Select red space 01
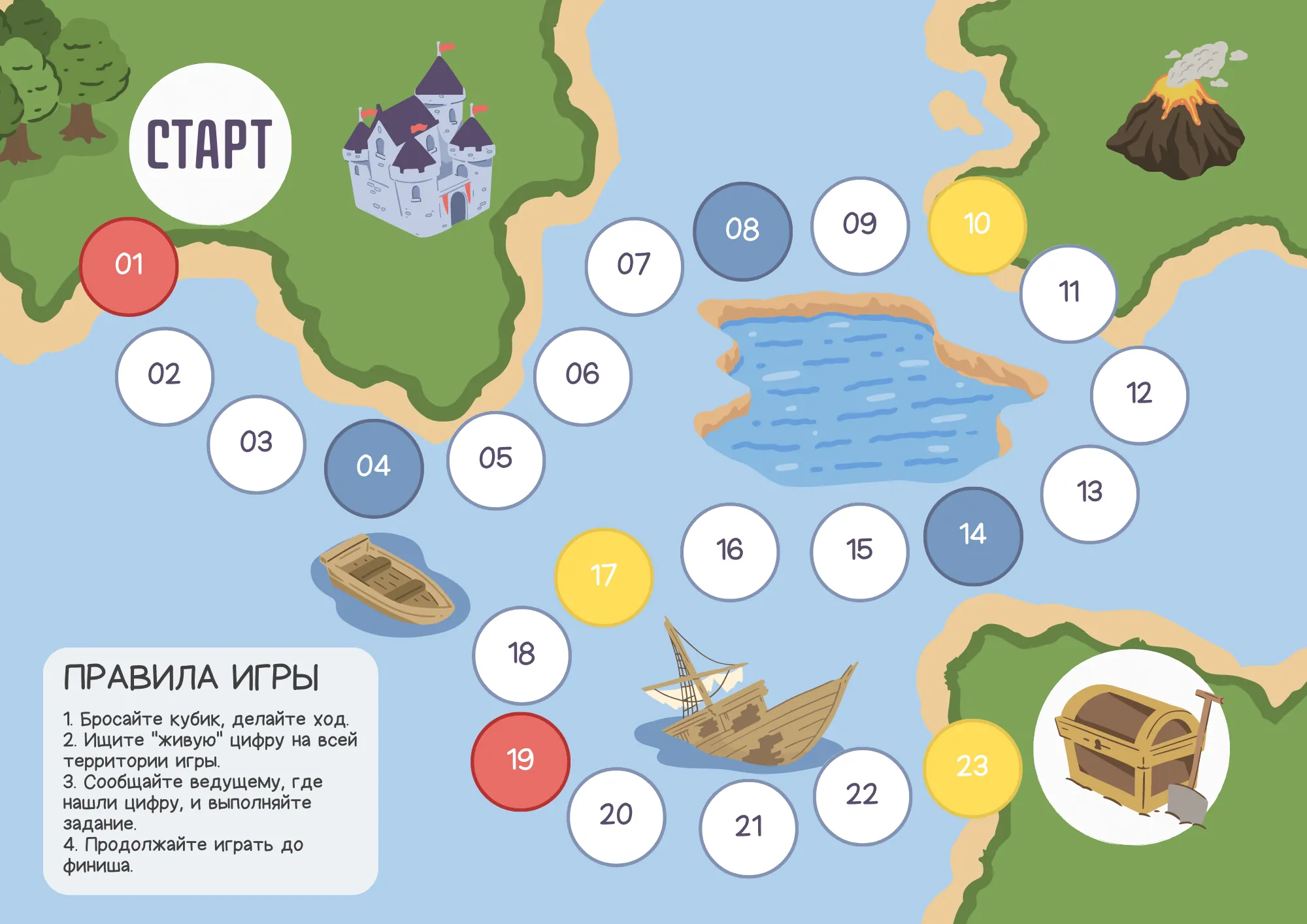The image size is (1307, 924). point(129,267)
